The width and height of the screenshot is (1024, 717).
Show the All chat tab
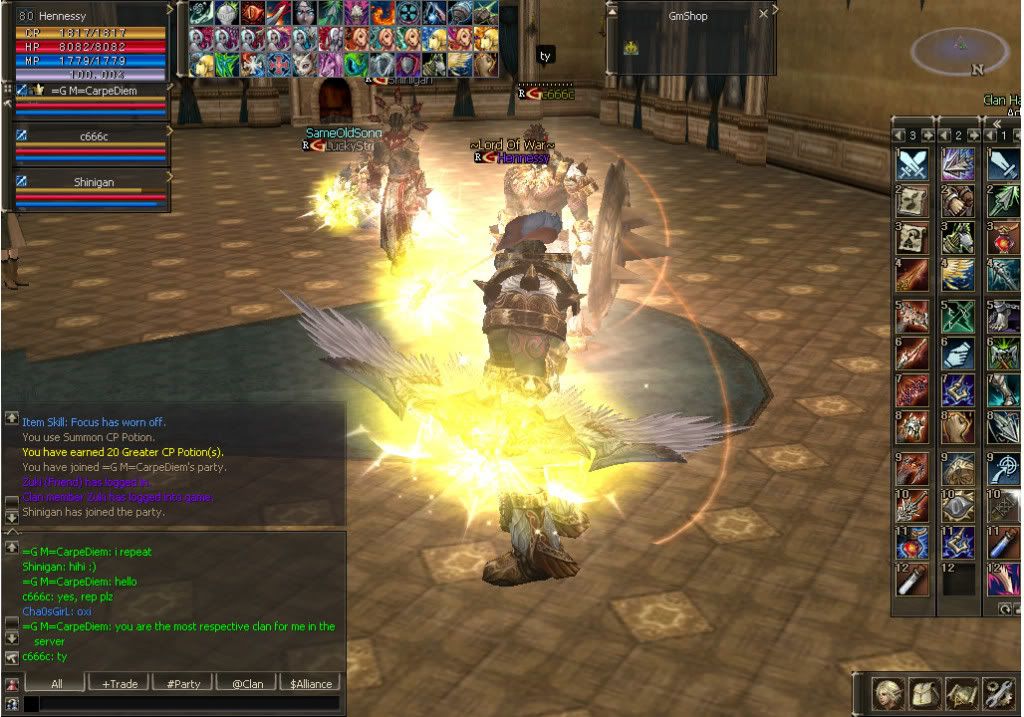(x=55, y=683)
